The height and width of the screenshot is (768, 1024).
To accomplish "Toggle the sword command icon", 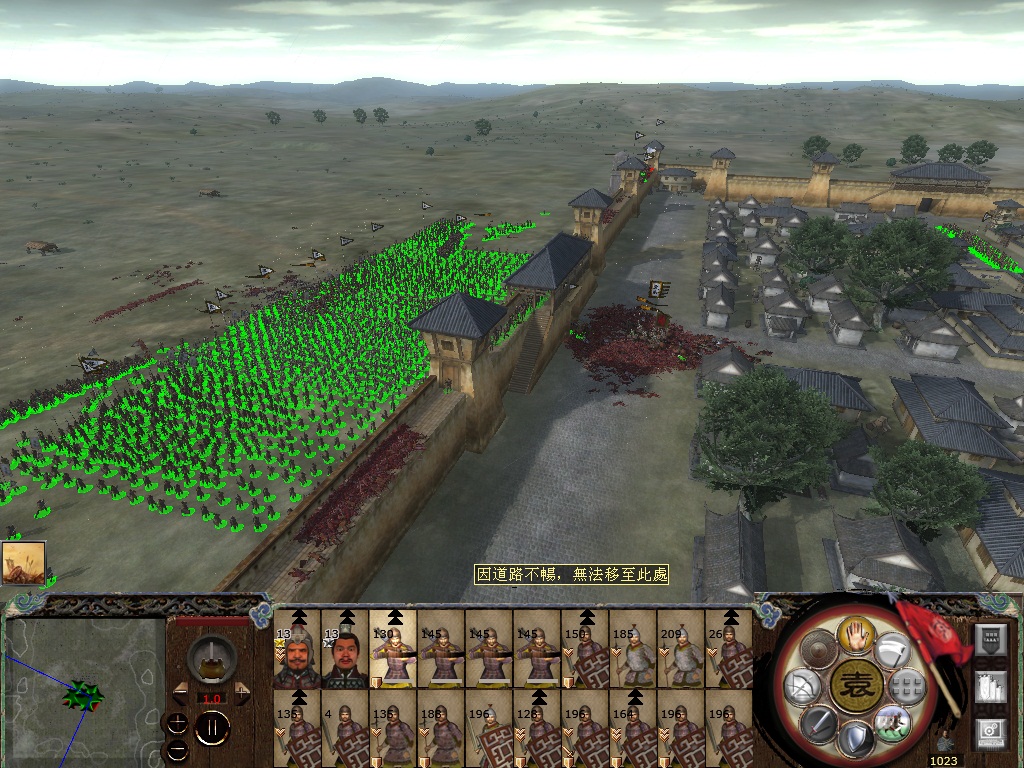I will [816, 722].
